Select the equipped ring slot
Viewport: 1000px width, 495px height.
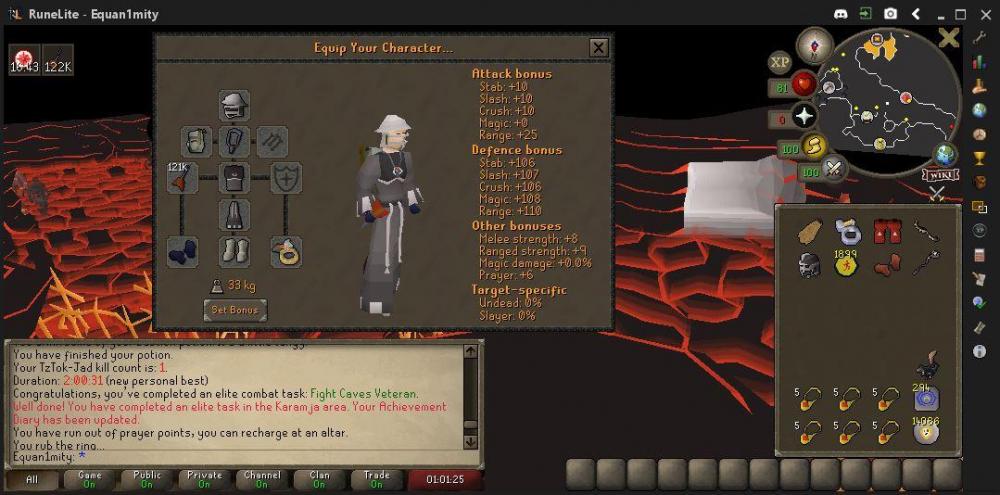[287, 251]
